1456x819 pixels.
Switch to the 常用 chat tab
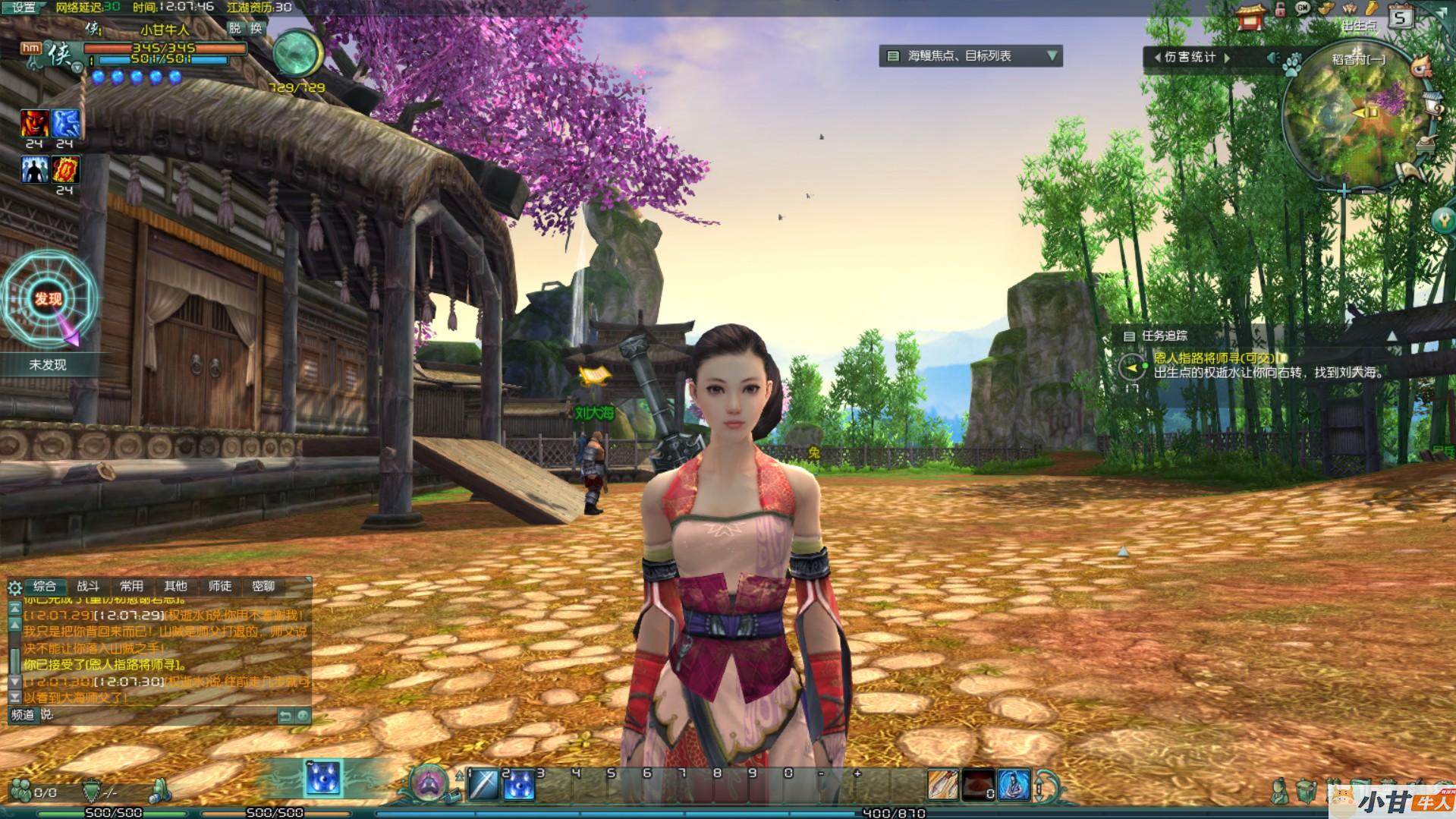pyautogui.click(x=131, y=586)
